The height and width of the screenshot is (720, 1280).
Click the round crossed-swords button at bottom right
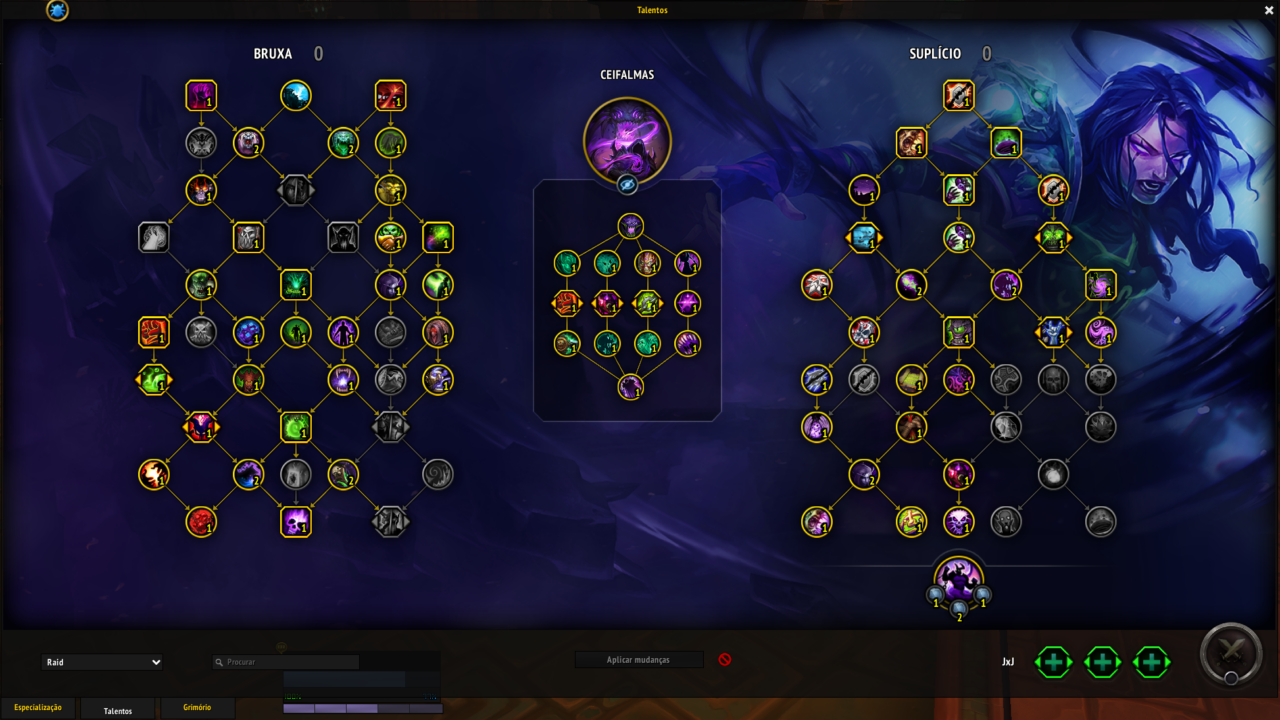[1231, 653]
